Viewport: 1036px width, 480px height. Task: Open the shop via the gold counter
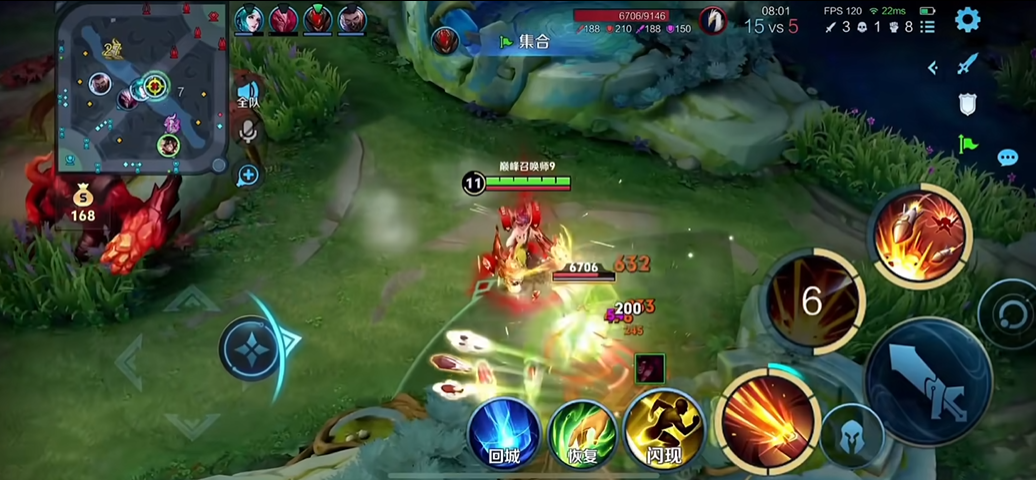[83, 203]
